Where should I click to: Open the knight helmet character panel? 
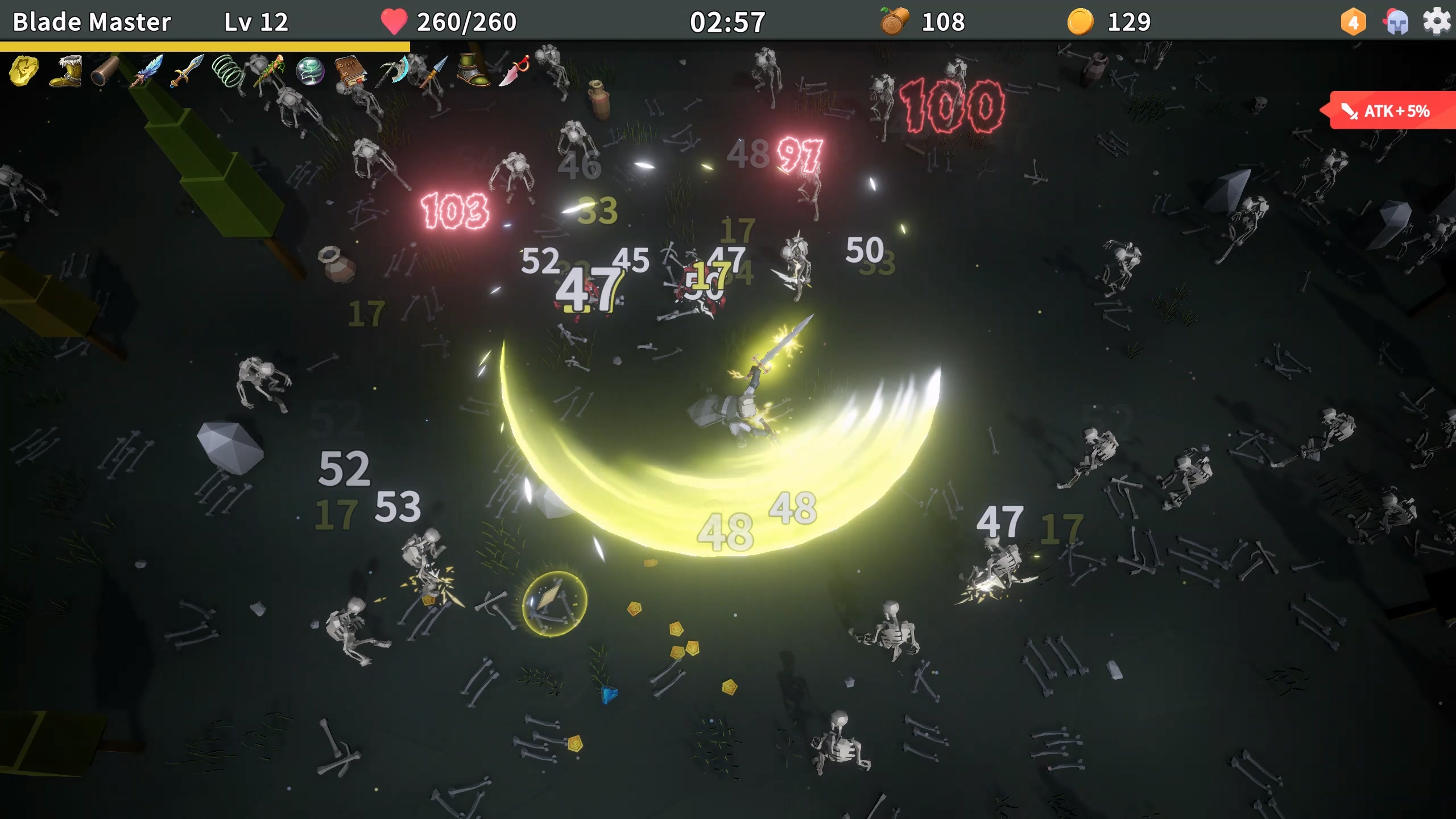pos(1396,23)
